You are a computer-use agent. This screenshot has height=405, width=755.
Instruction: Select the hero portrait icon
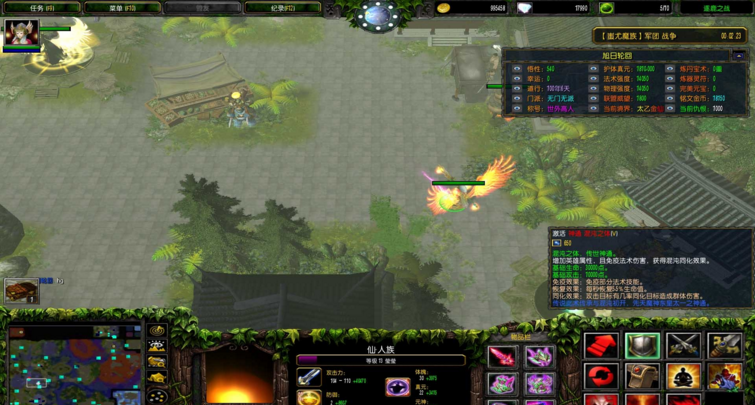[x=21, y=34]
